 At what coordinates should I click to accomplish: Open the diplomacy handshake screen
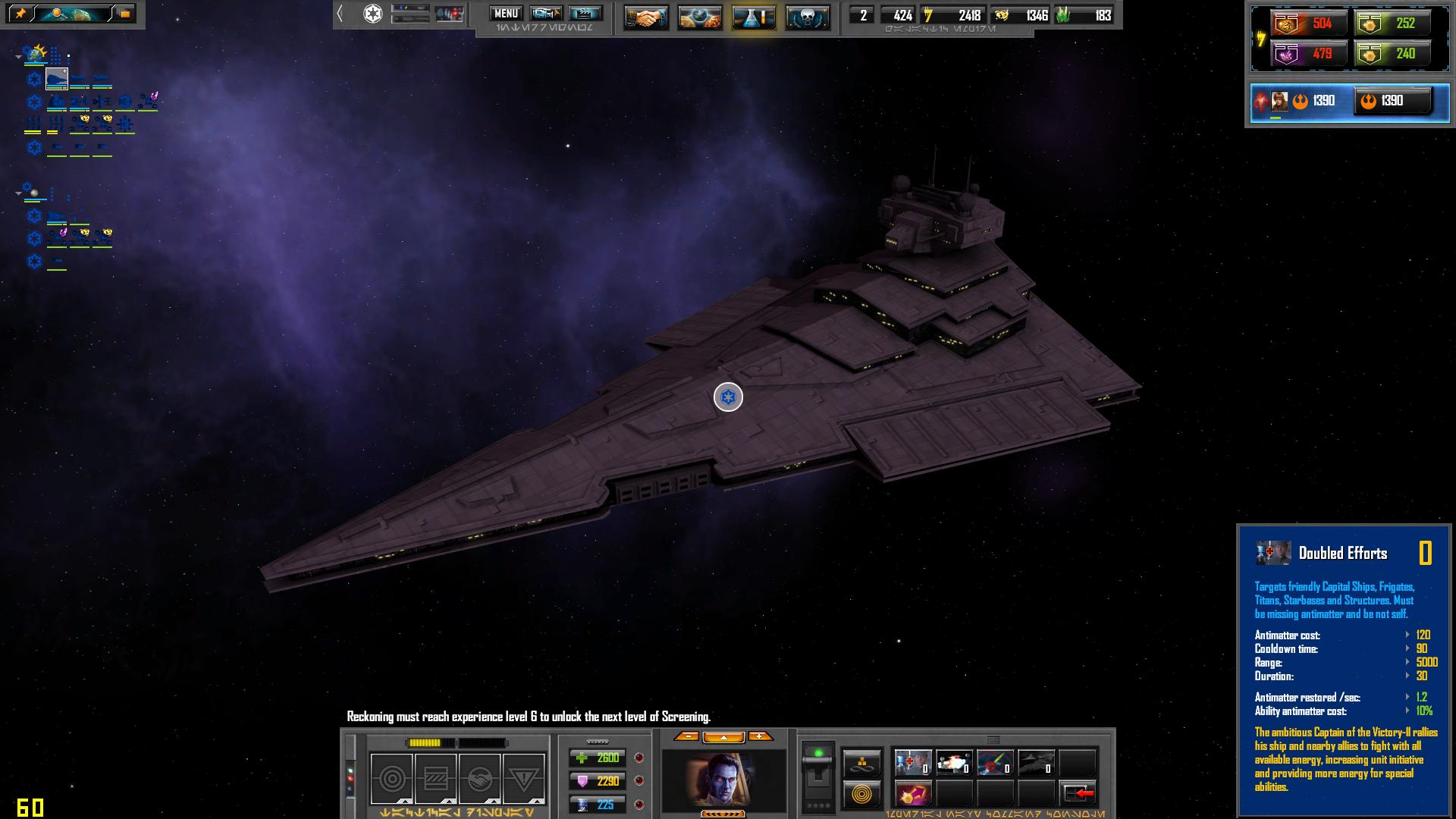[645, 17]
